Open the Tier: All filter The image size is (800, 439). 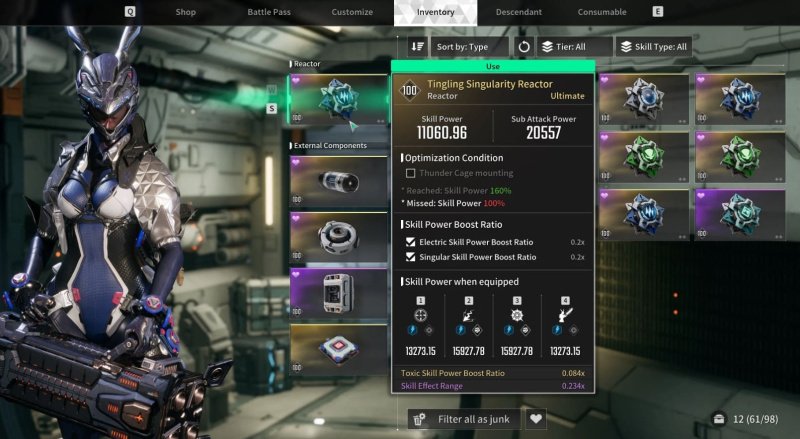575,46
